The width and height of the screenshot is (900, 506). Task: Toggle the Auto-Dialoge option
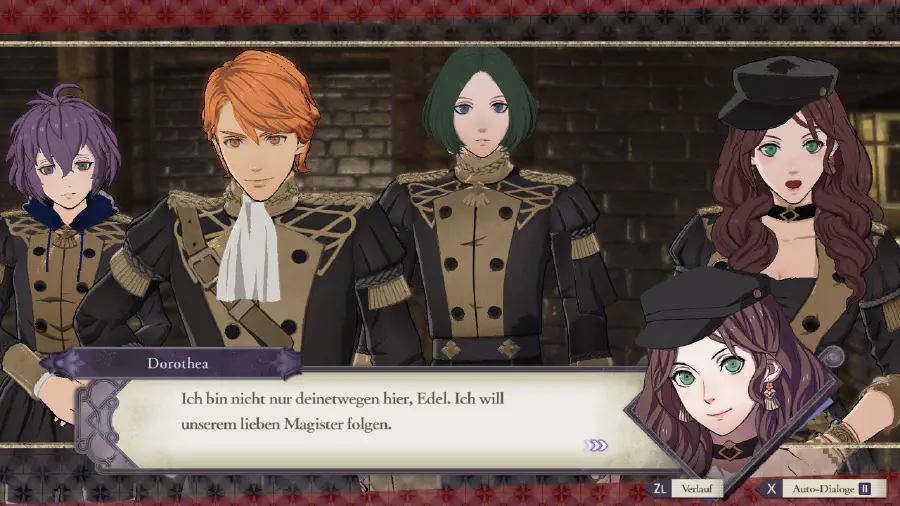820,489
